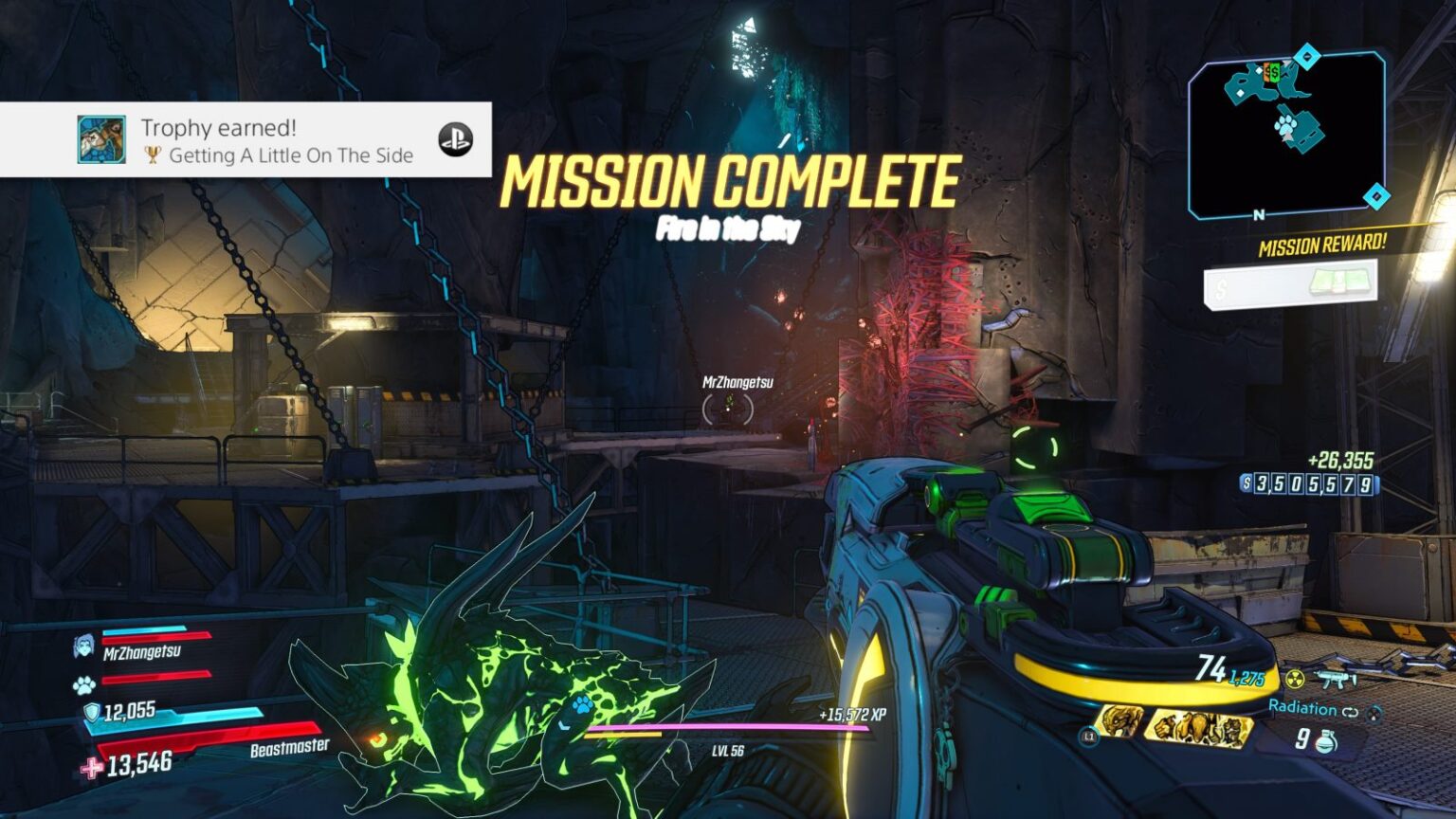Click the yellow radiation hazard symbol near ammo
Image resolution: width=1456 pixels, height=819 pixels.
(1295, 678)
